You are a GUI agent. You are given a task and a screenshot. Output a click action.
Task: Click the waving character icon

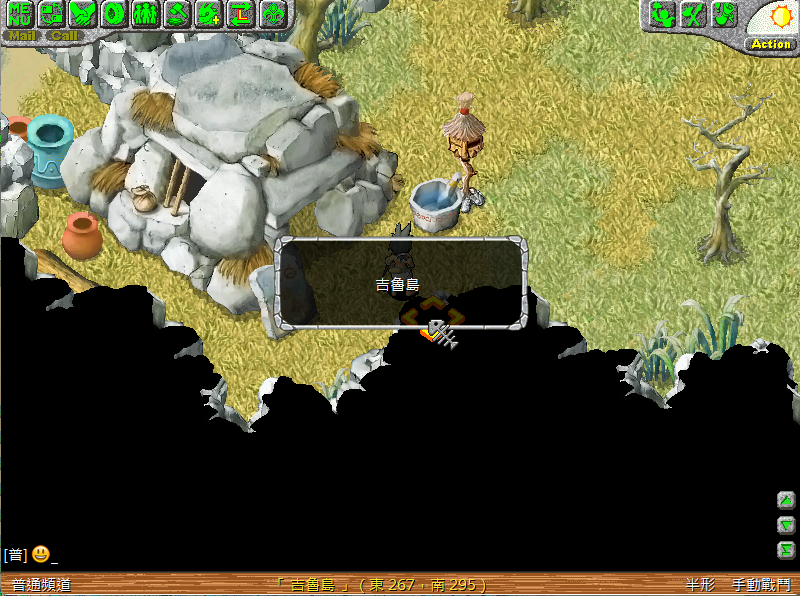(661, 14)
